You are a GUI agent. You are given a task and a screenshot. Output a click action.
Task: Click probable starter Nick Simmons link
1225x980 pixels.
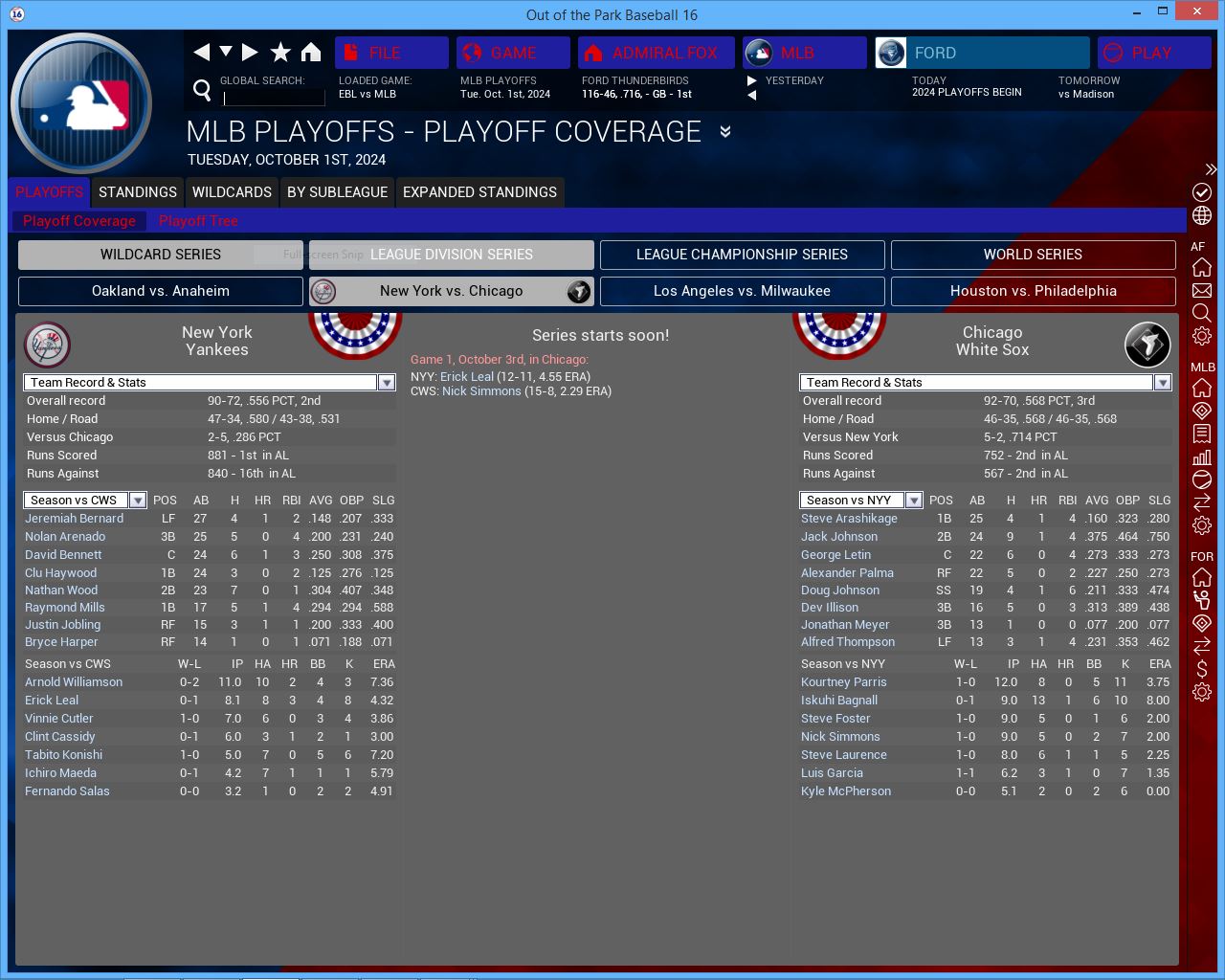click(481, 391)
